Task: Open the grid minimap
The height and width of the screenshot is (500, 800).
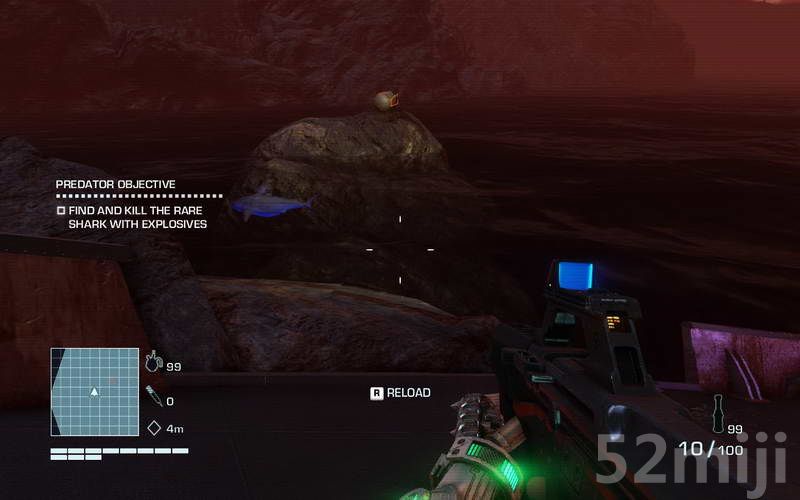Action: coord(94,391)
